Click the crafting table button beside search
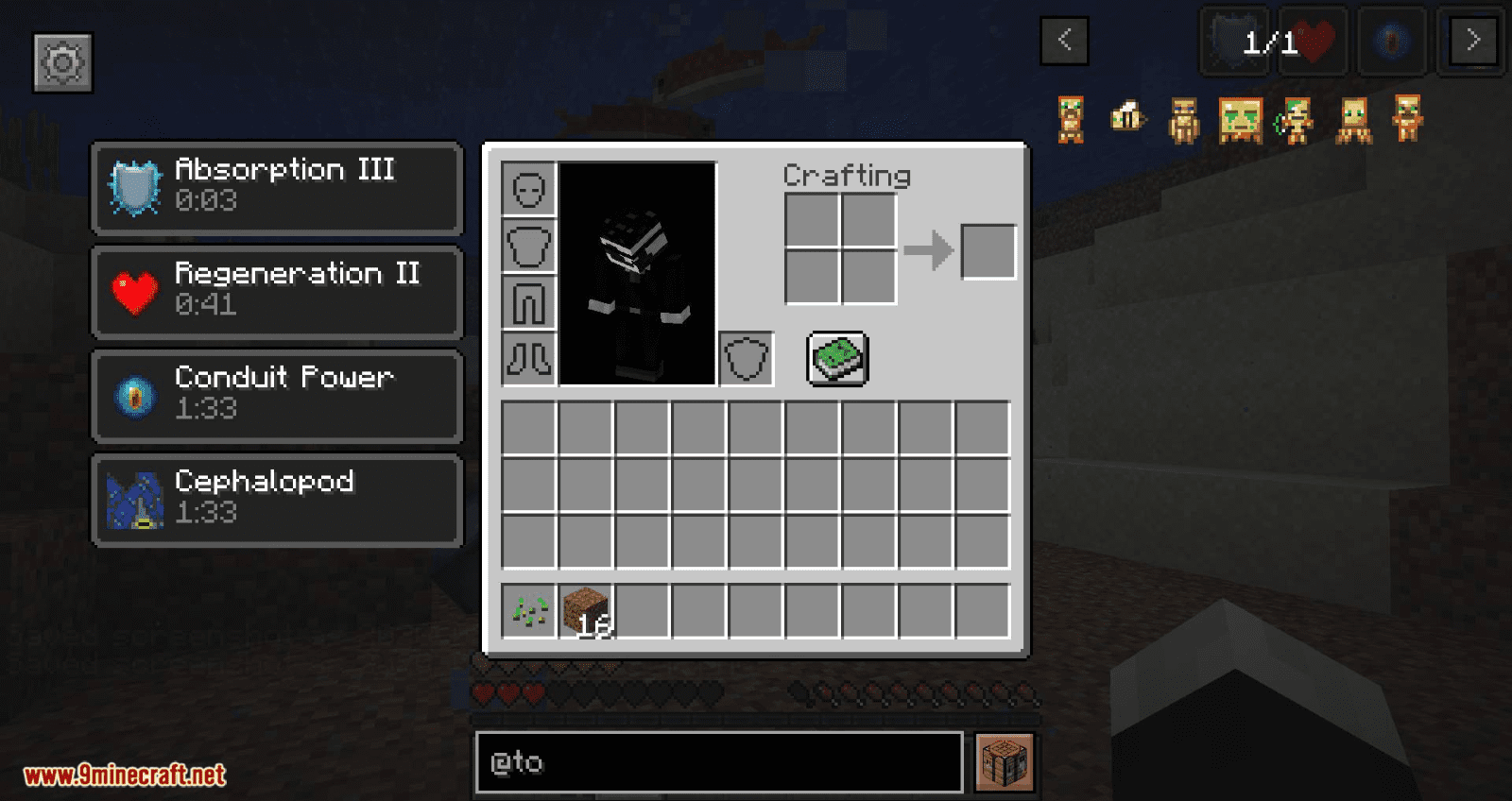Screen dimensions: 1512x801 [1005, 762]
